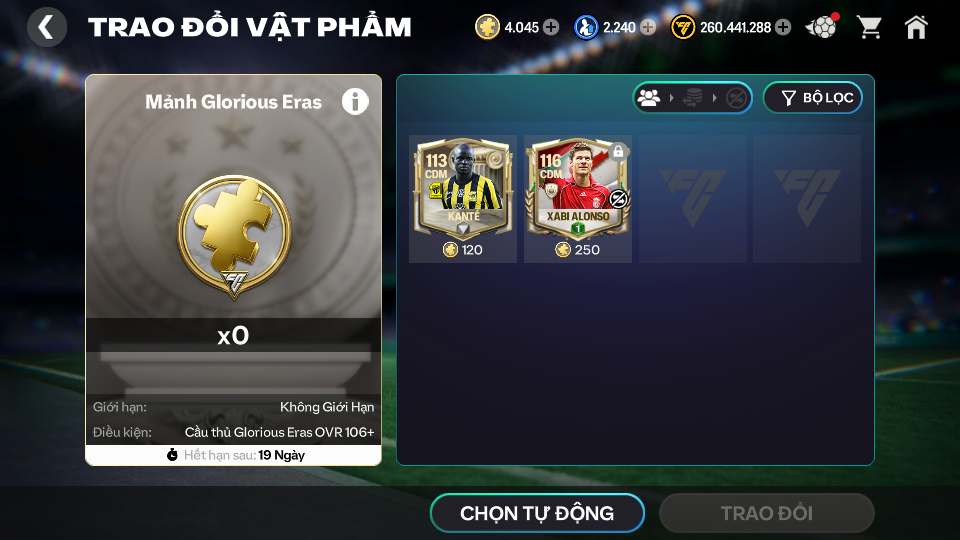Return to the home screen
This screenshot has width=960, height=540.
click(x=916, y=27)
